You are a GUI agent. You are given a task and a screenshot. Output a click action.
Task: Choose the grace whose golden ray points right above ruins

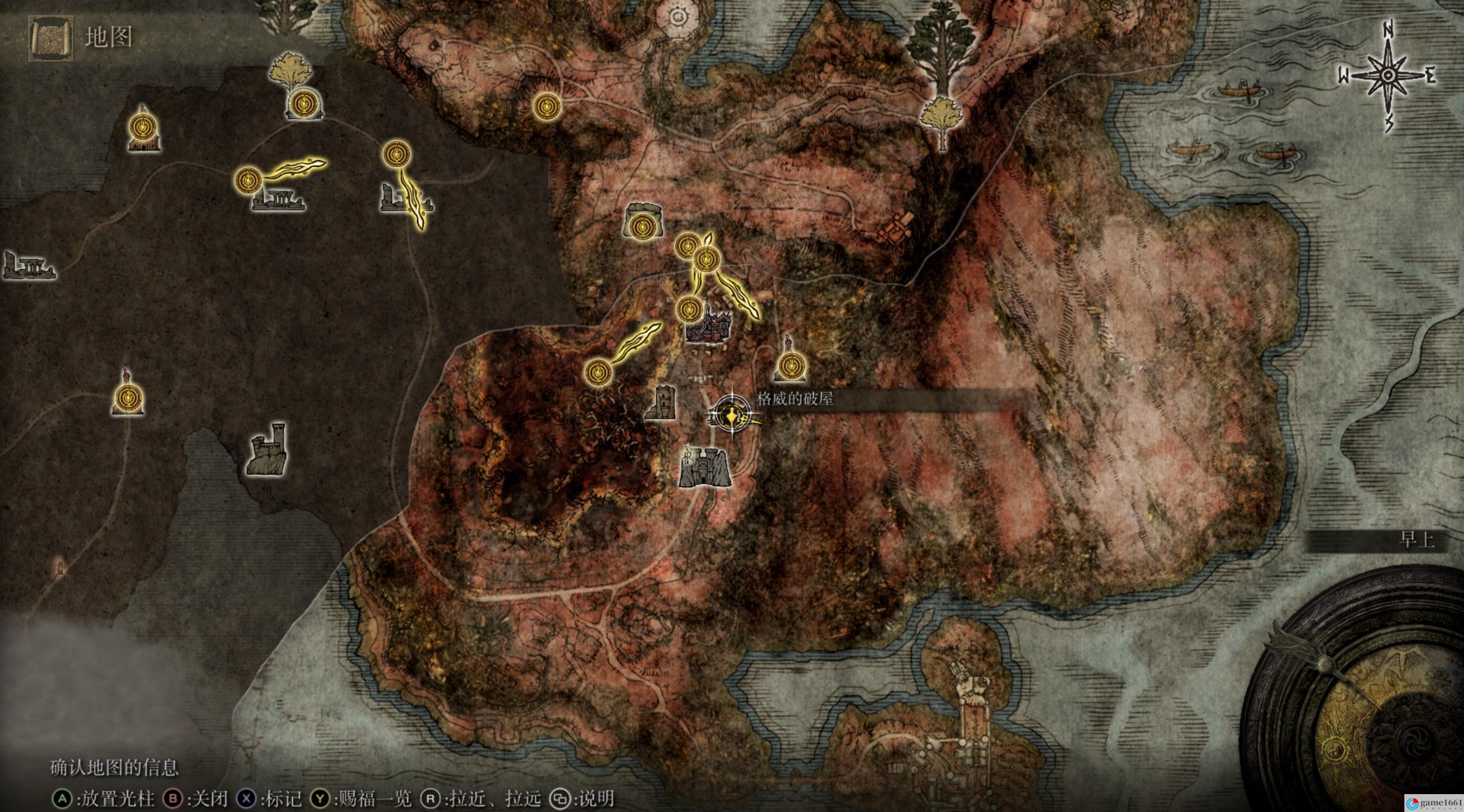247,179
